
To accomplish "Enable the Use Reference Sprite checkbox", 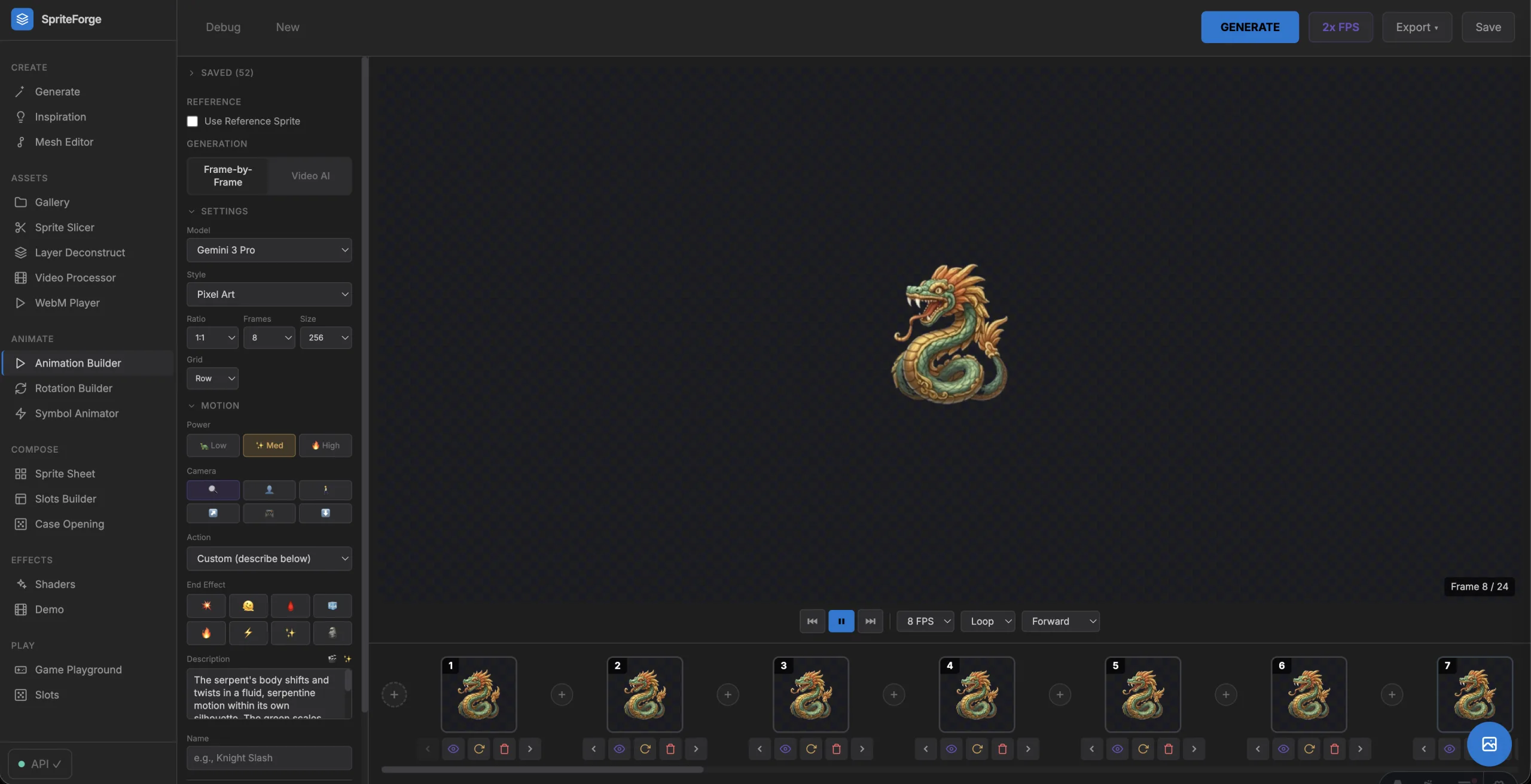I will pos(192,121).
